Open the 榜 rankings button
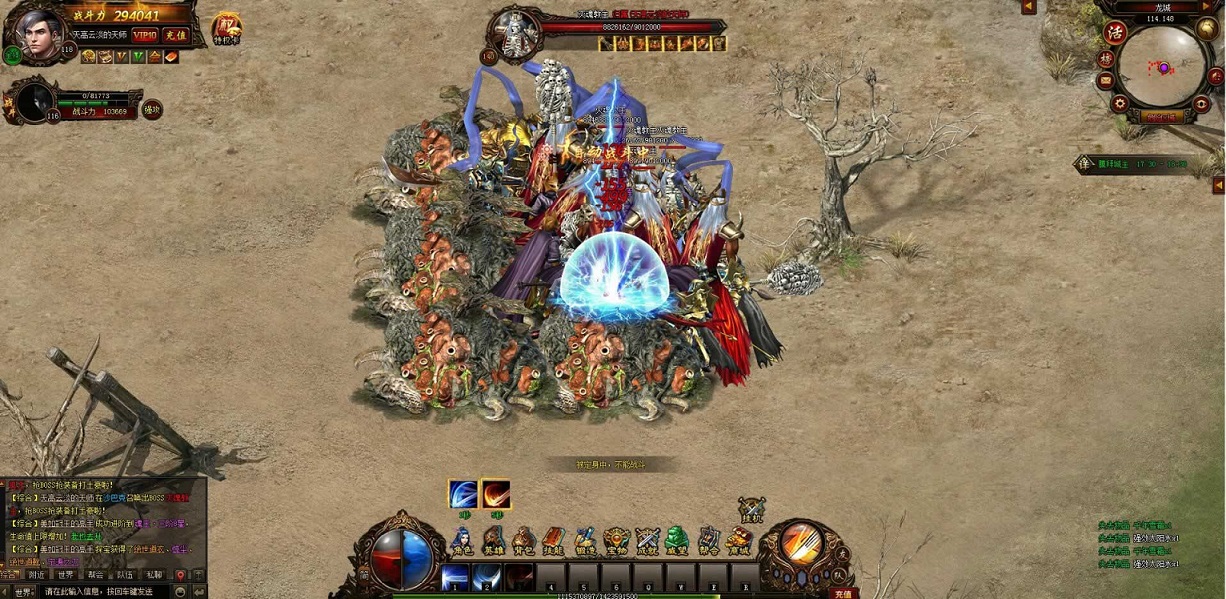The height and width of the screenshot is (599, 1226). [x=1106, y=58]
